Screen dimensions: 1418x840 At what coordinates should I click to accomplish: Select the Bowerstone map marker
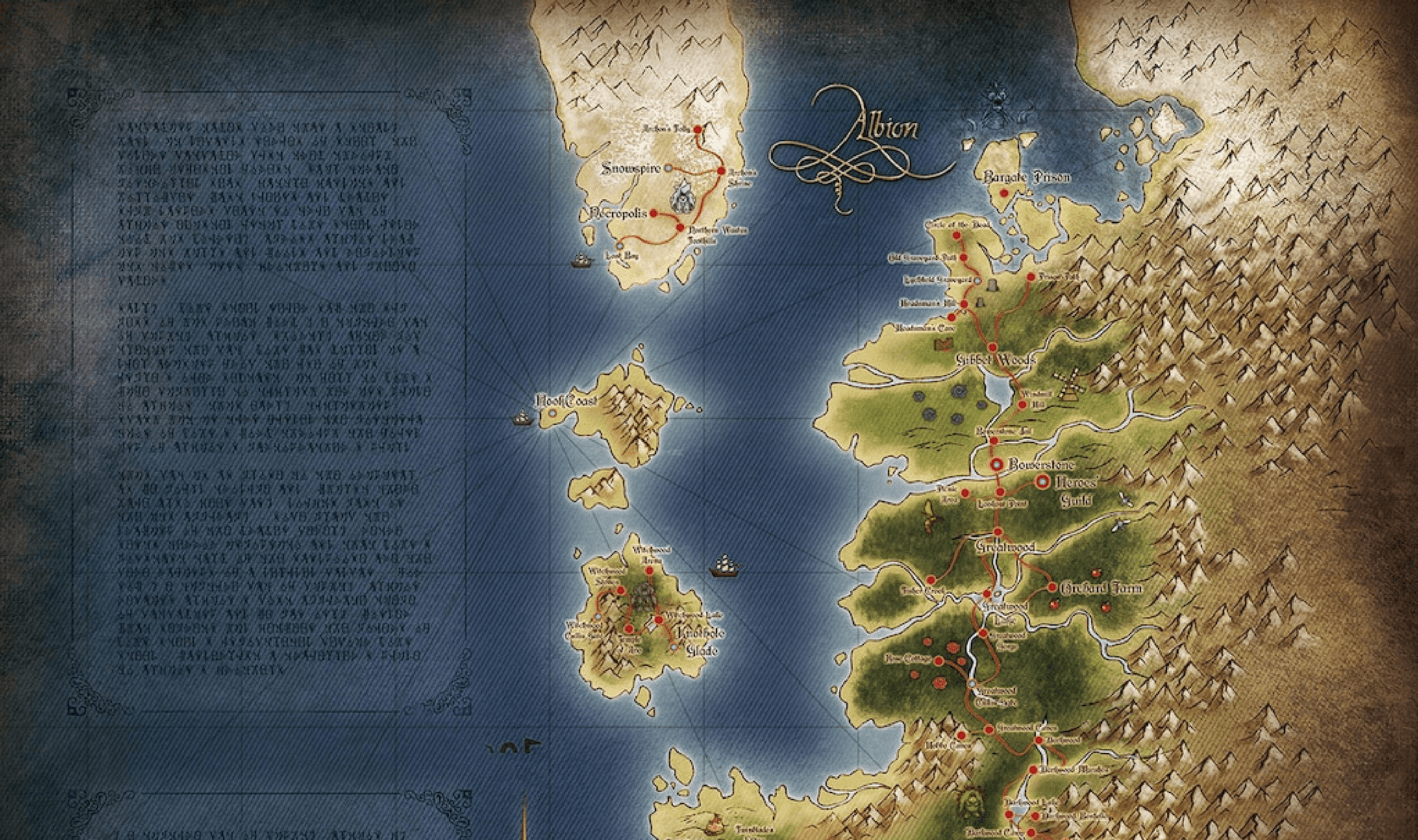click(x=997, y=464)
